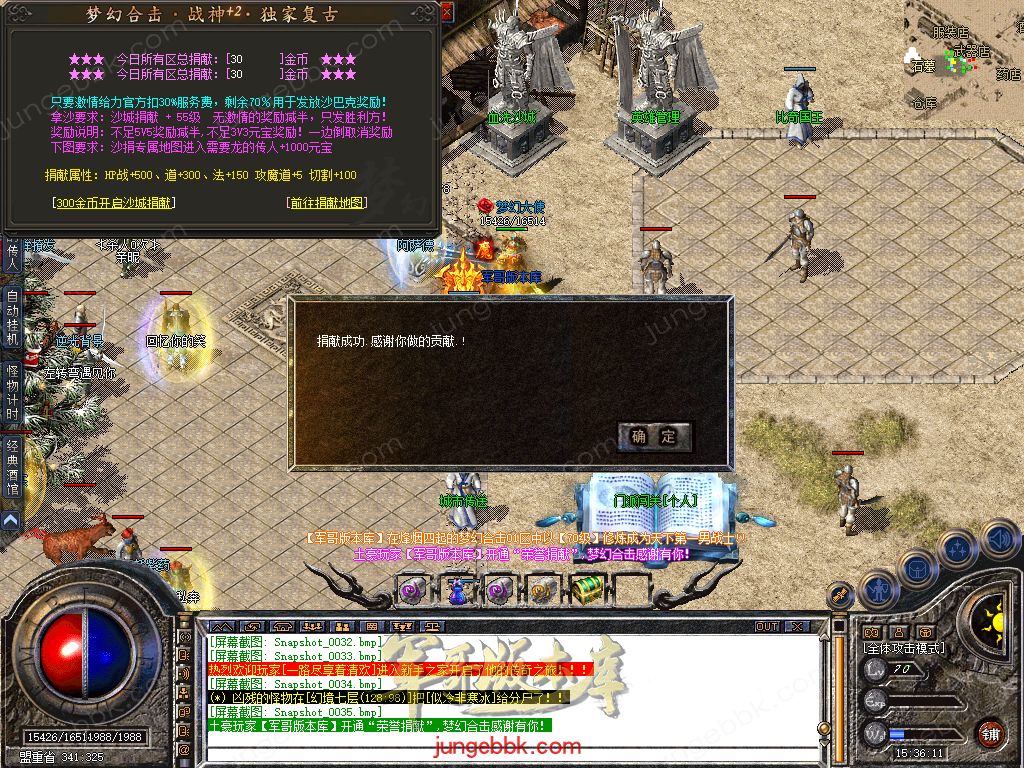The width and height of the screenshot is (1024, 768).
Task: Click the OUT button above the chat box
Action: [x=767, y=627]
